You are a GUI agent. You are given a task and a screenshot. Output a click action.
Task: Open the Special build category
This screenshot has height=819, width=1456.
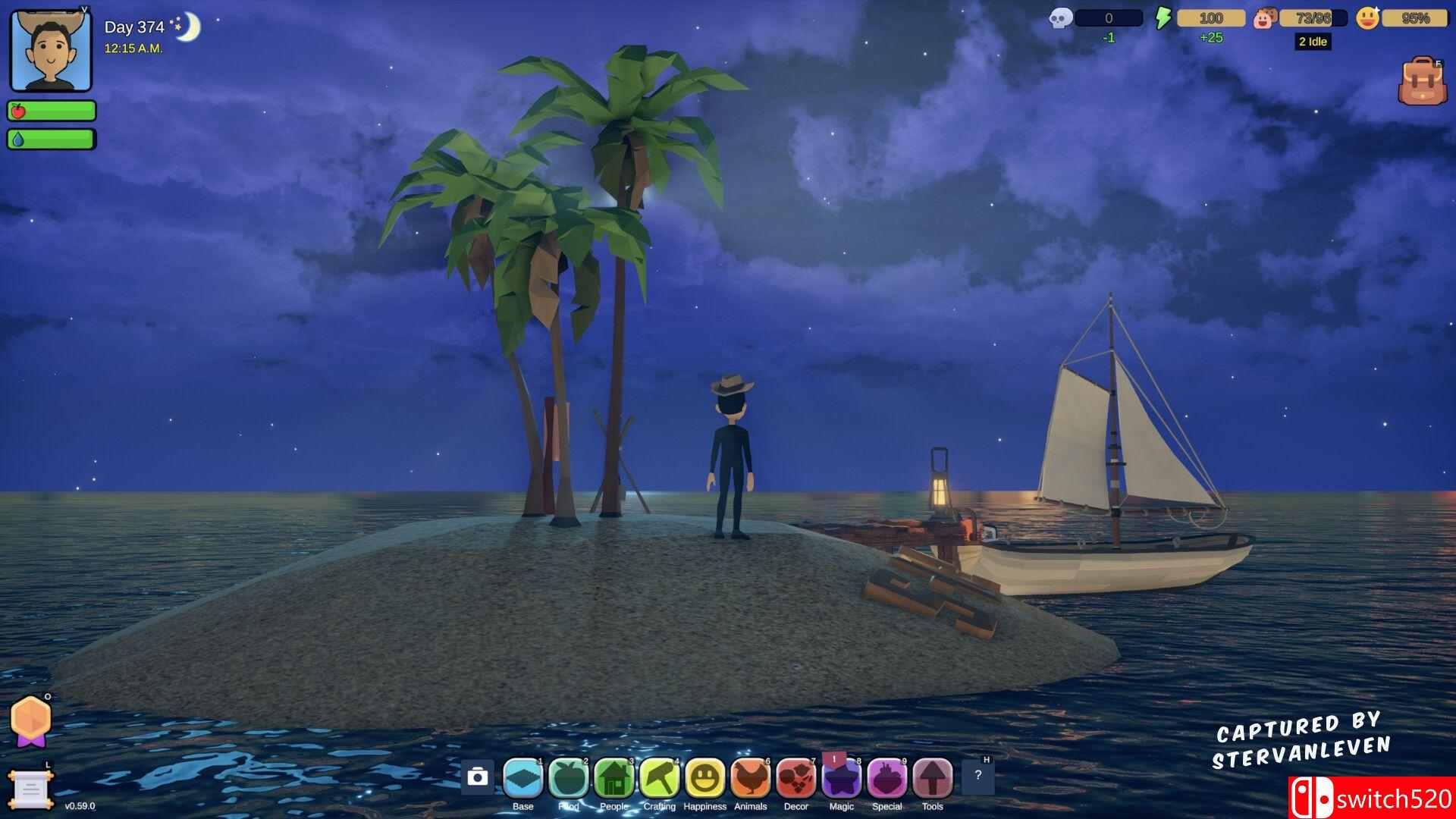887,778
